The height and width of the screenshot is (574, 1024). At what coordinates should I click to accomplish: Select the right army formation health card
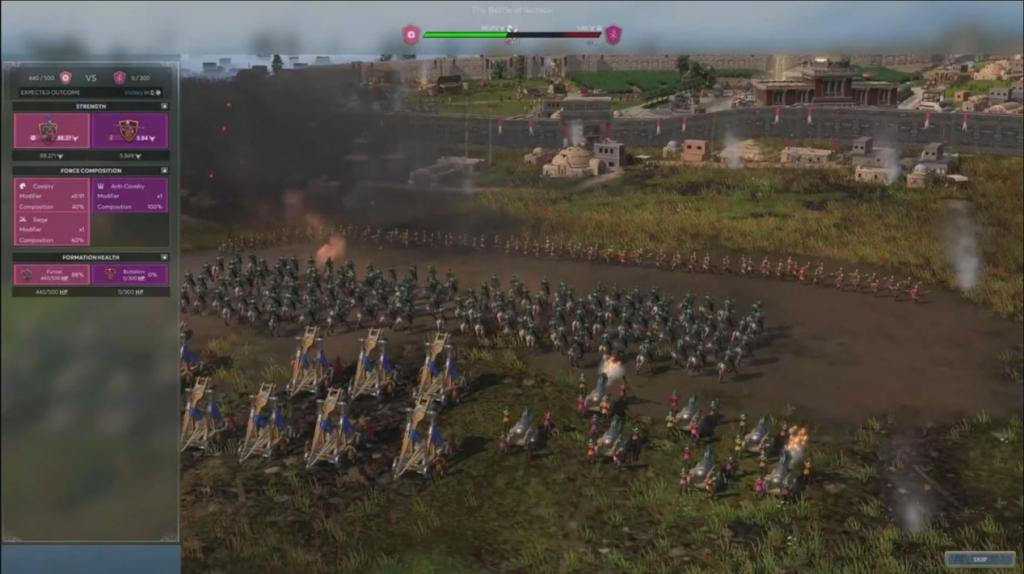coord(129,274)
